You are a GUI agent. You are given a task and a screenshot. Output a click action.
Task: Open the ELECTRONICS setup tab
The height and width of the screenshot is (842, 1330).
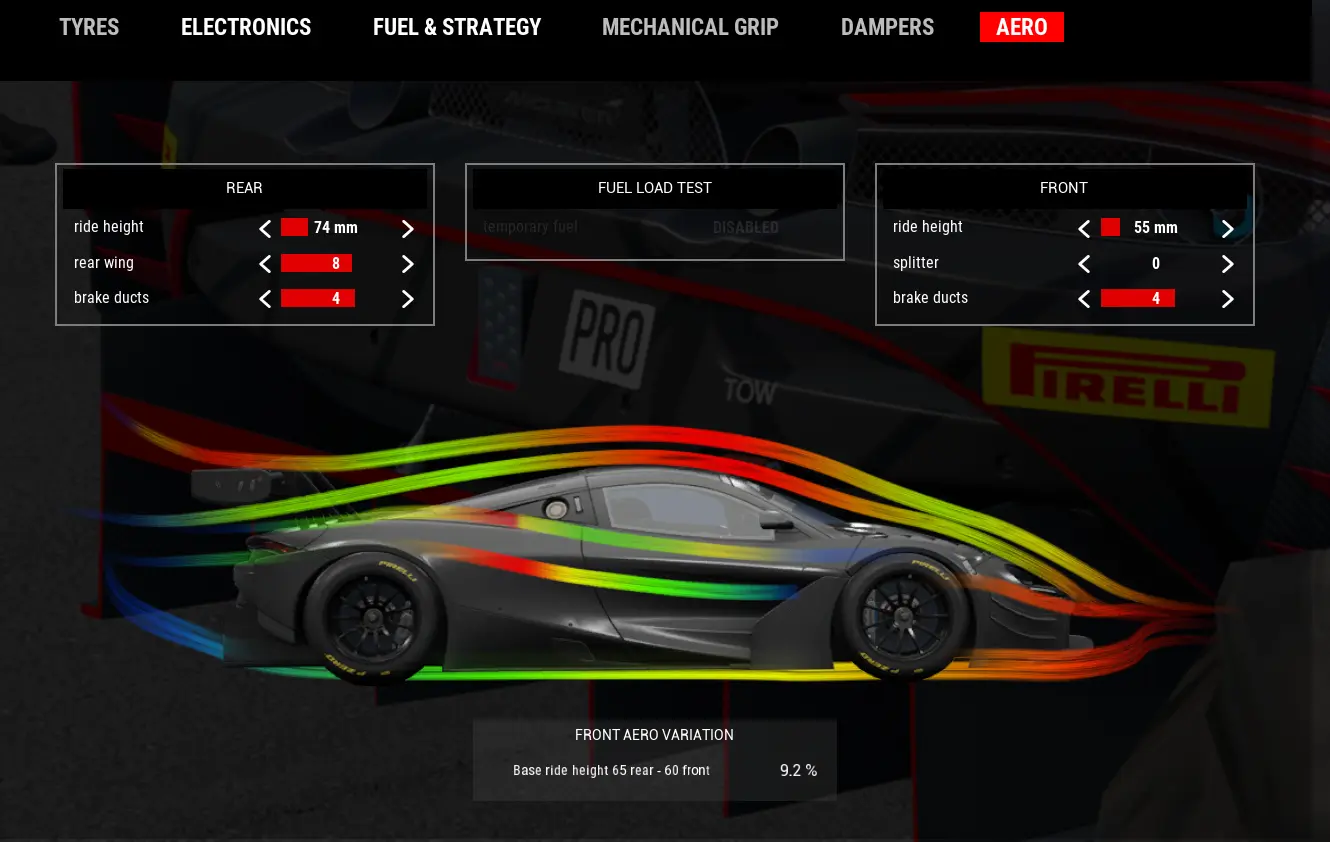246,27
